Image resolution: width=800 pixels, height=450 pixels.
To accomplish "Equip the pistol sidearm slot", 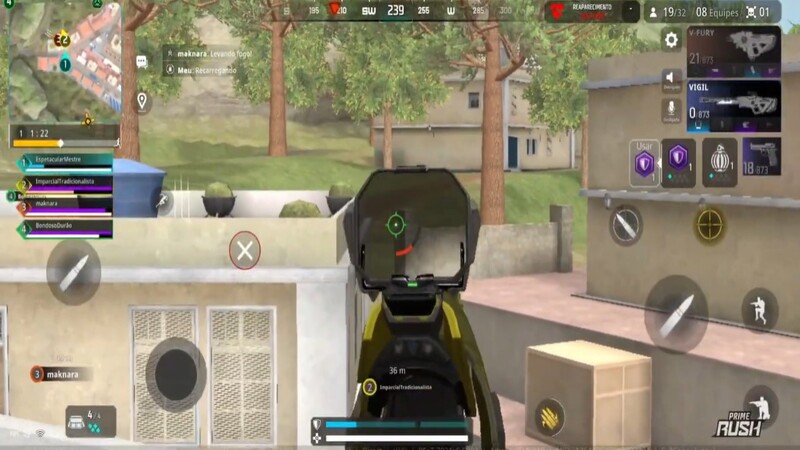I will (761, 157).
